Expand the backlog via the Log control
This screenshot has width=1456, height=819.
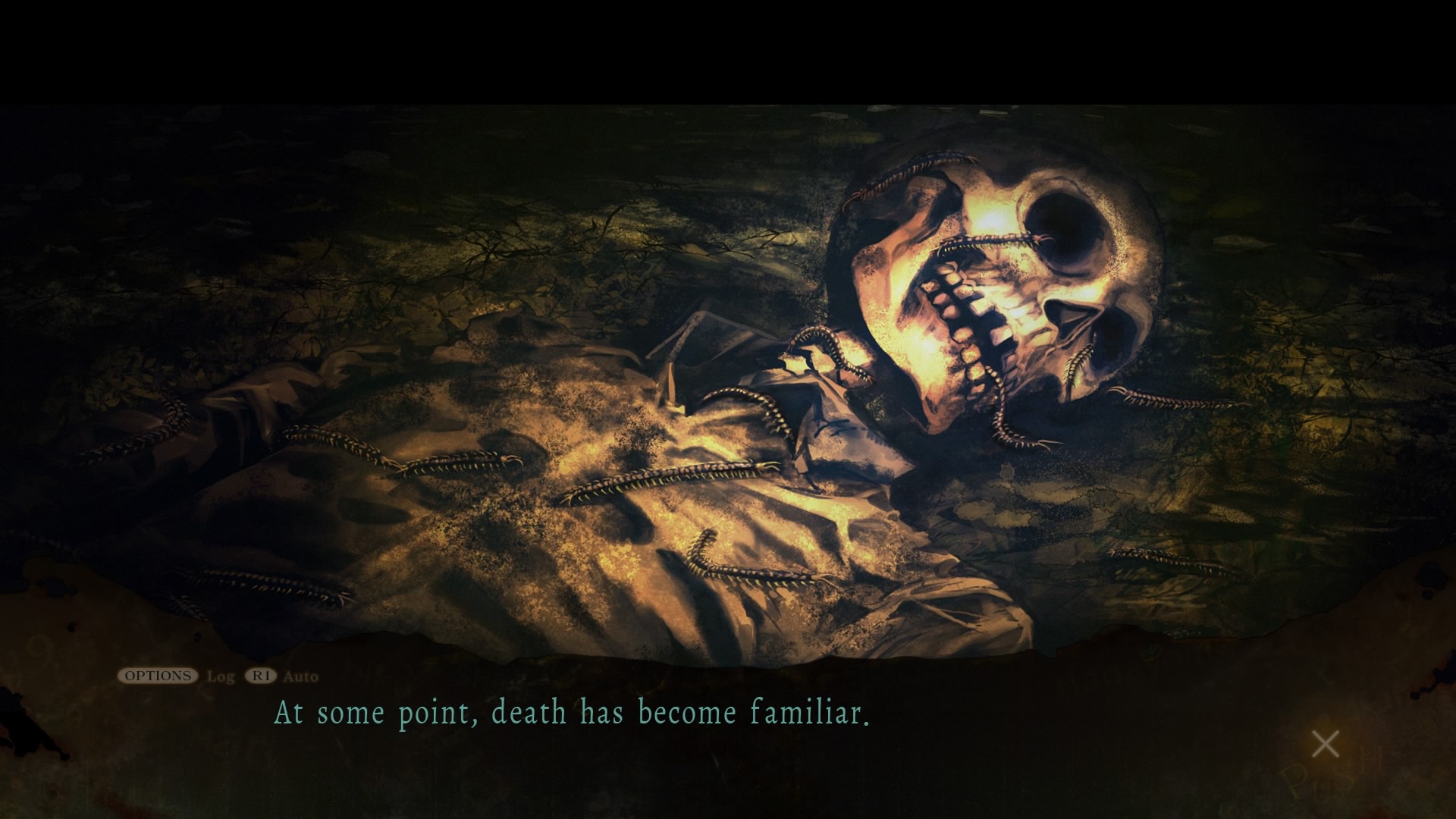click(x=220, y=677)
